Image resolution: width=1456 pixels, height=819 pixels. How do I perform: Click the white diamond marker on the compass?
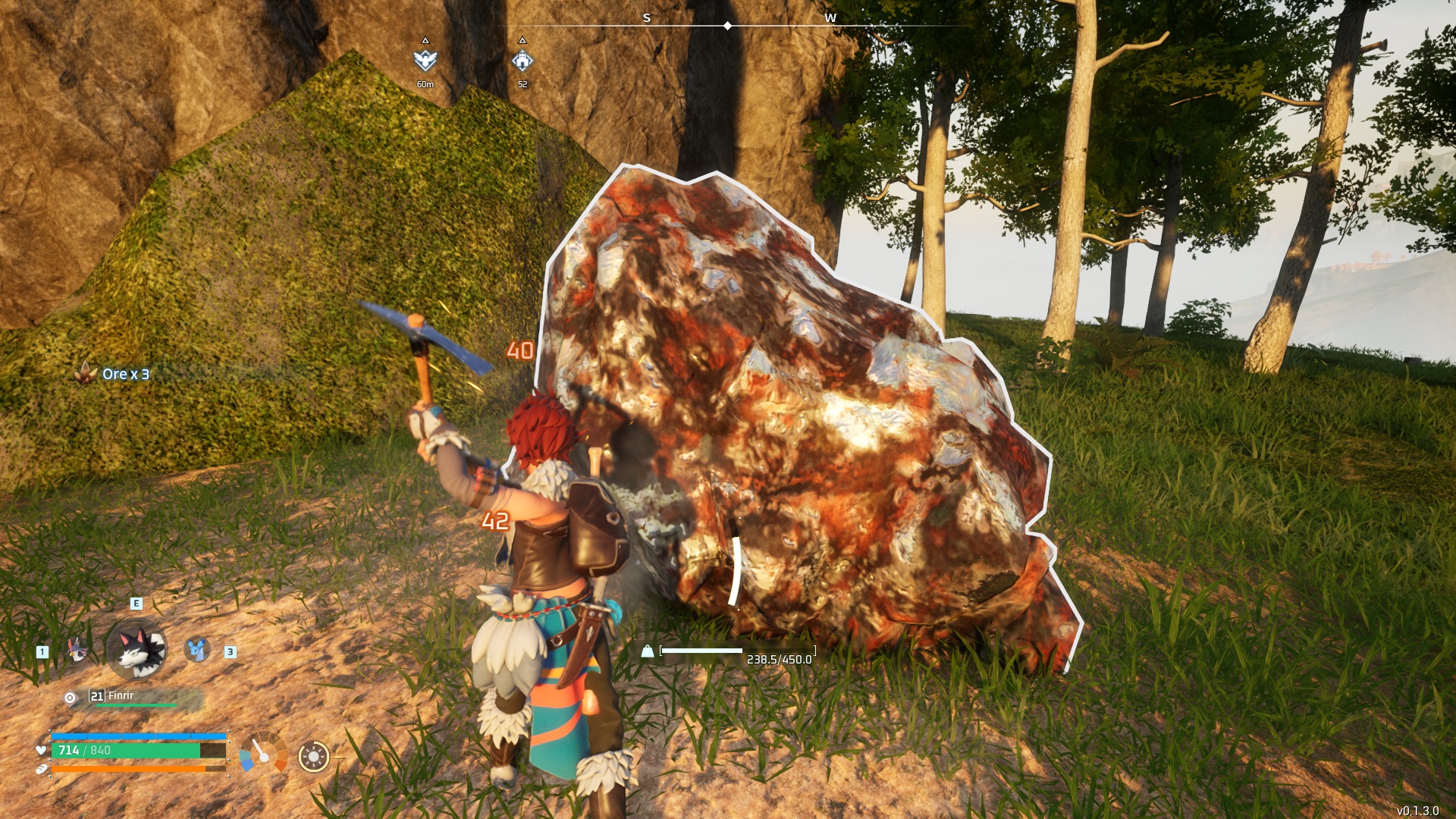tap(728, 25)
